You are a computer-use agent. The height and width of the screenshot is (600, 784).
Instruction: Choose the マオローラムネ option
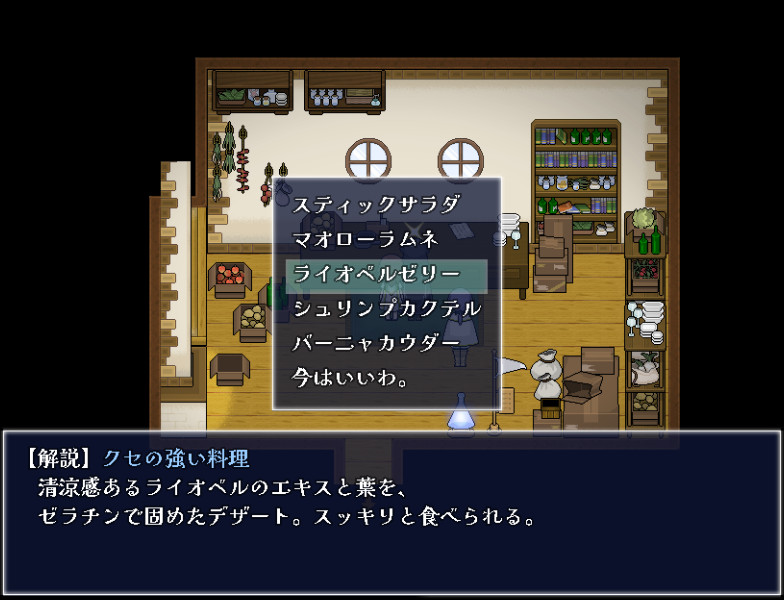click(x=364, y=240)
